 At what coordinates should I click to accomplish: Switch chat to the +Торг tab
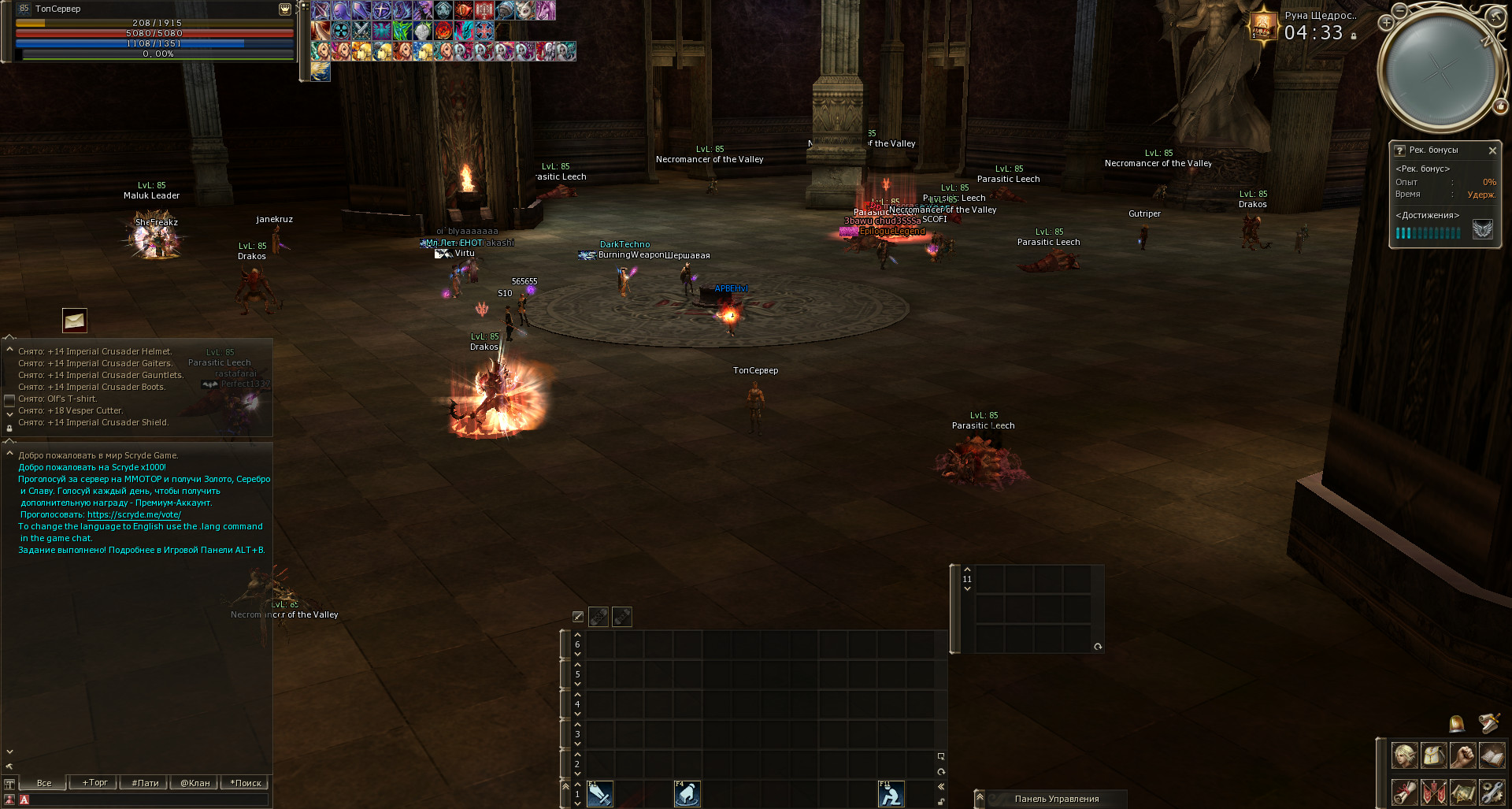click(94, 783)
